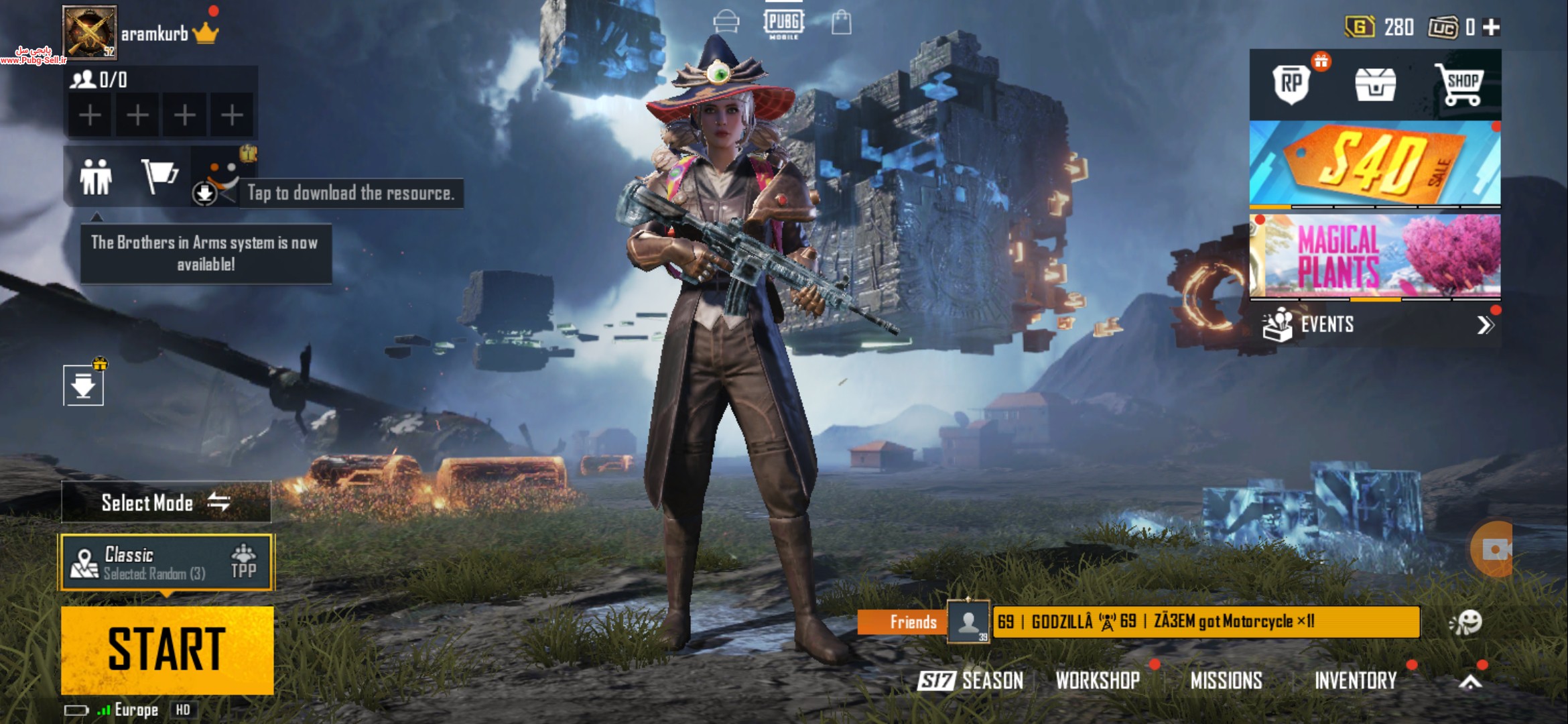Add UC with the plus button
Image resolution: width=1568 pixels, height=724 pixels.
click(x=1492, y=27)
